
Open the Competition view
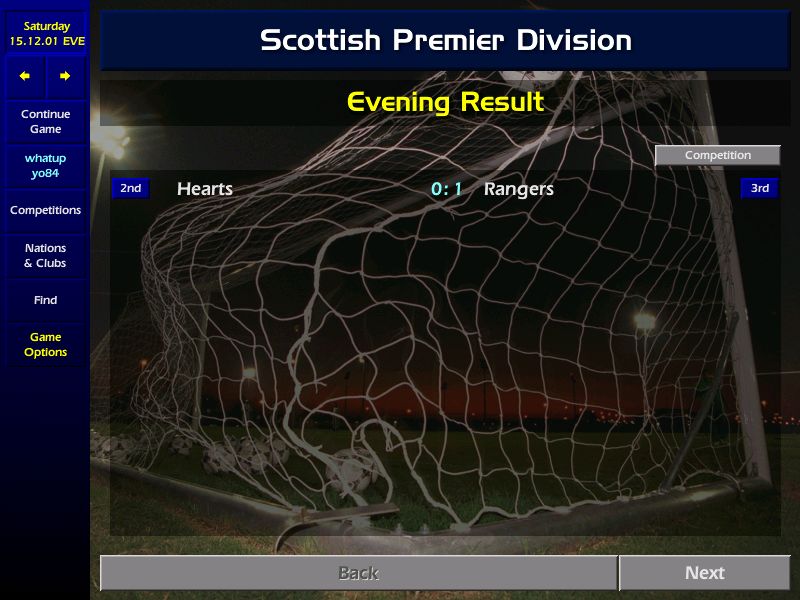click(717, 155)
